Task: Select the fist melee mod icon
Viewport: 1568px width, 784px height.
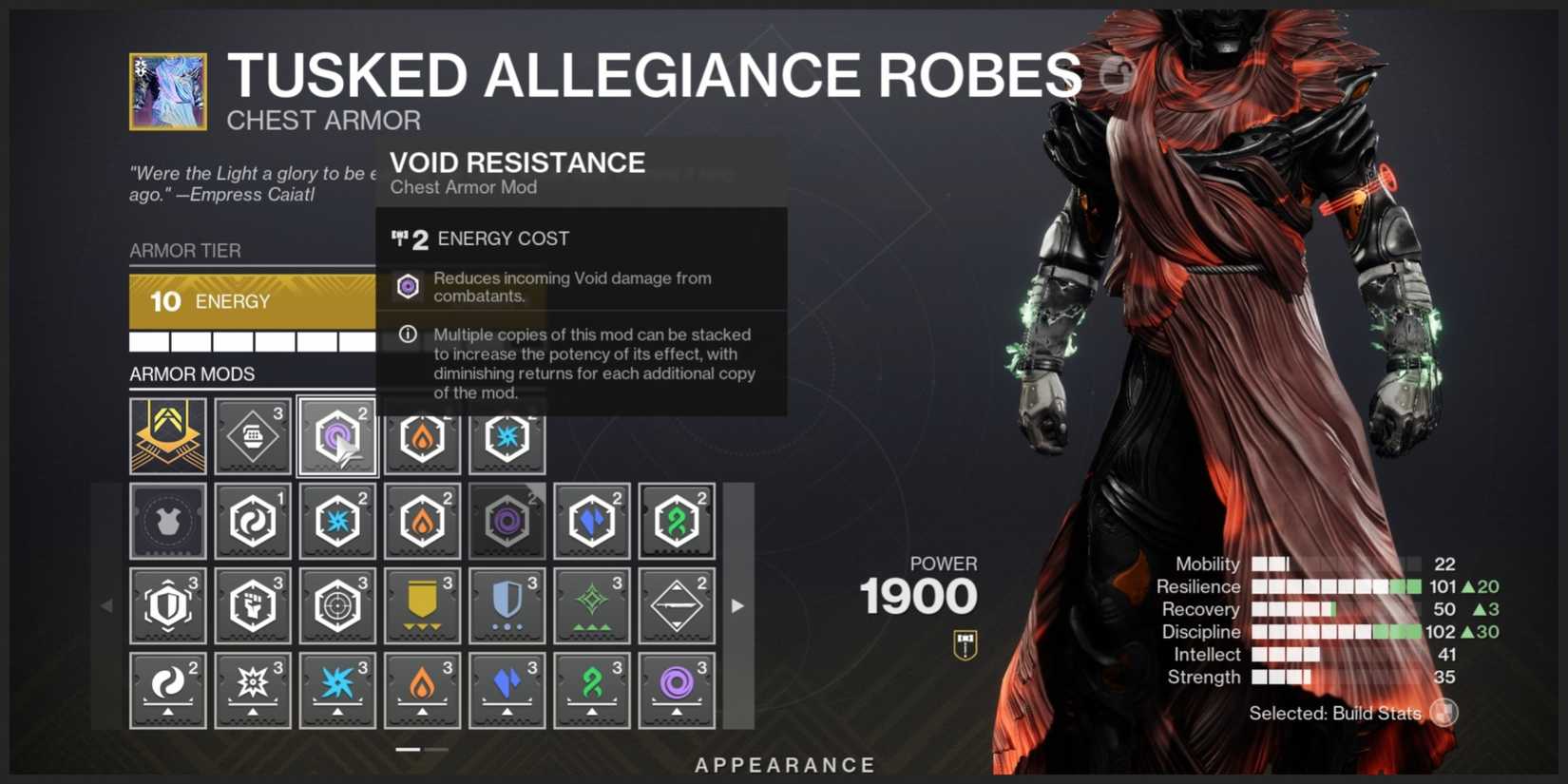Action: [252, 605]
